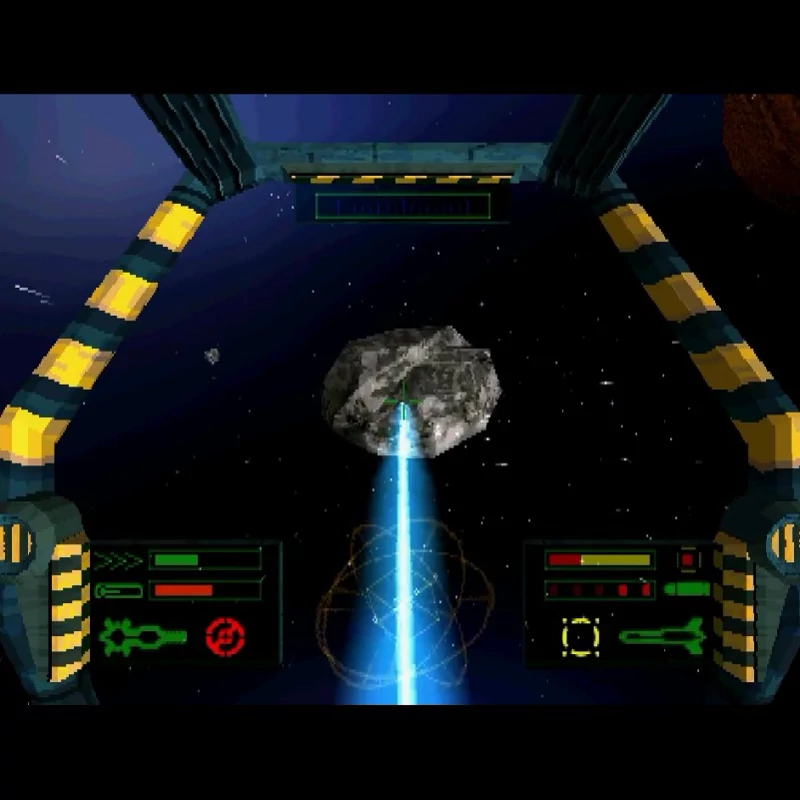Click the red circular target icon
The height and width of the screenshot is (800, 800).
pyautogui.click(x=225, y=636)
